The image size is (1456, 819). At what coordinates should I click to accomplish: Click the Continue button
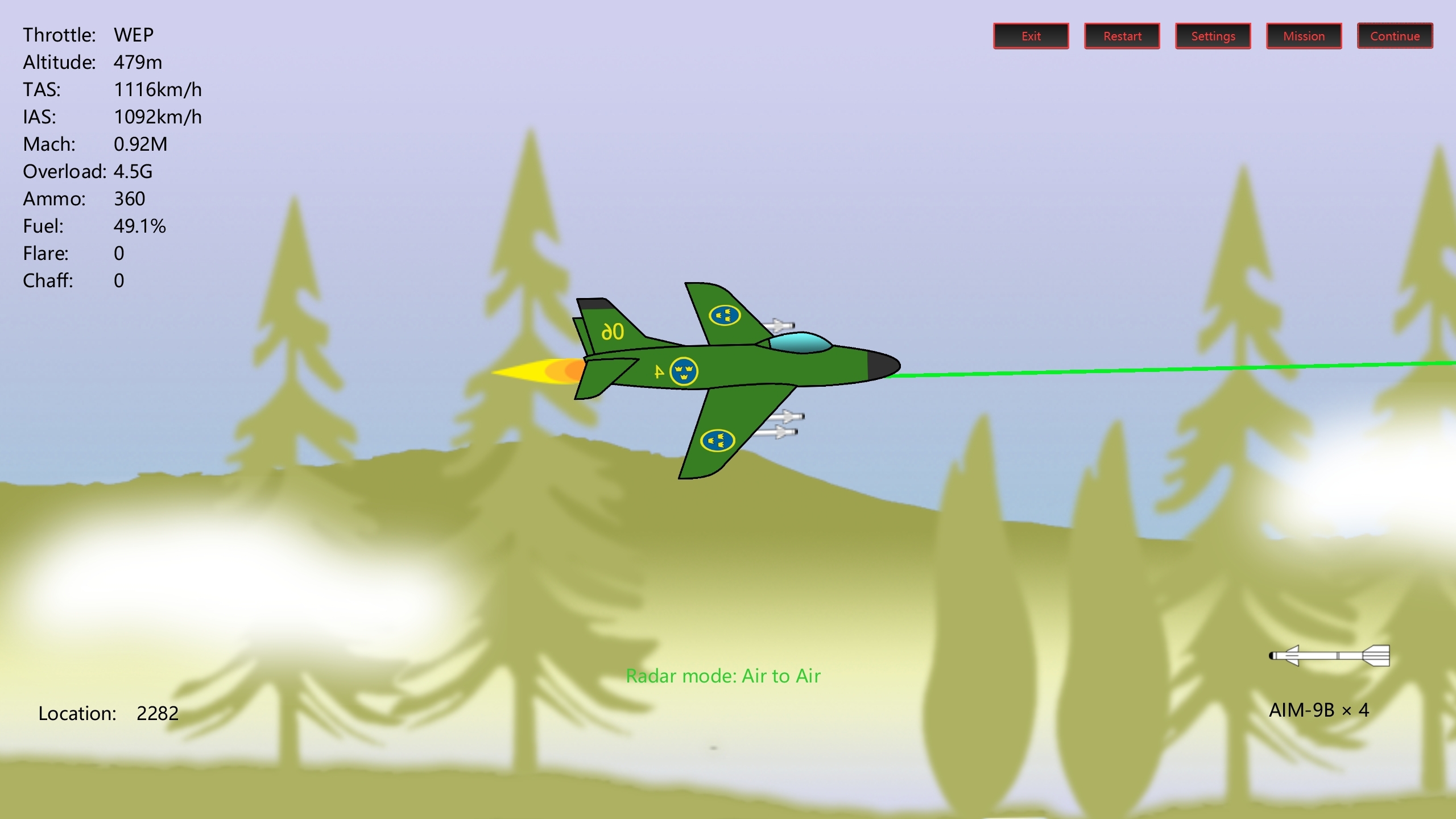(x=1395, y=36)
